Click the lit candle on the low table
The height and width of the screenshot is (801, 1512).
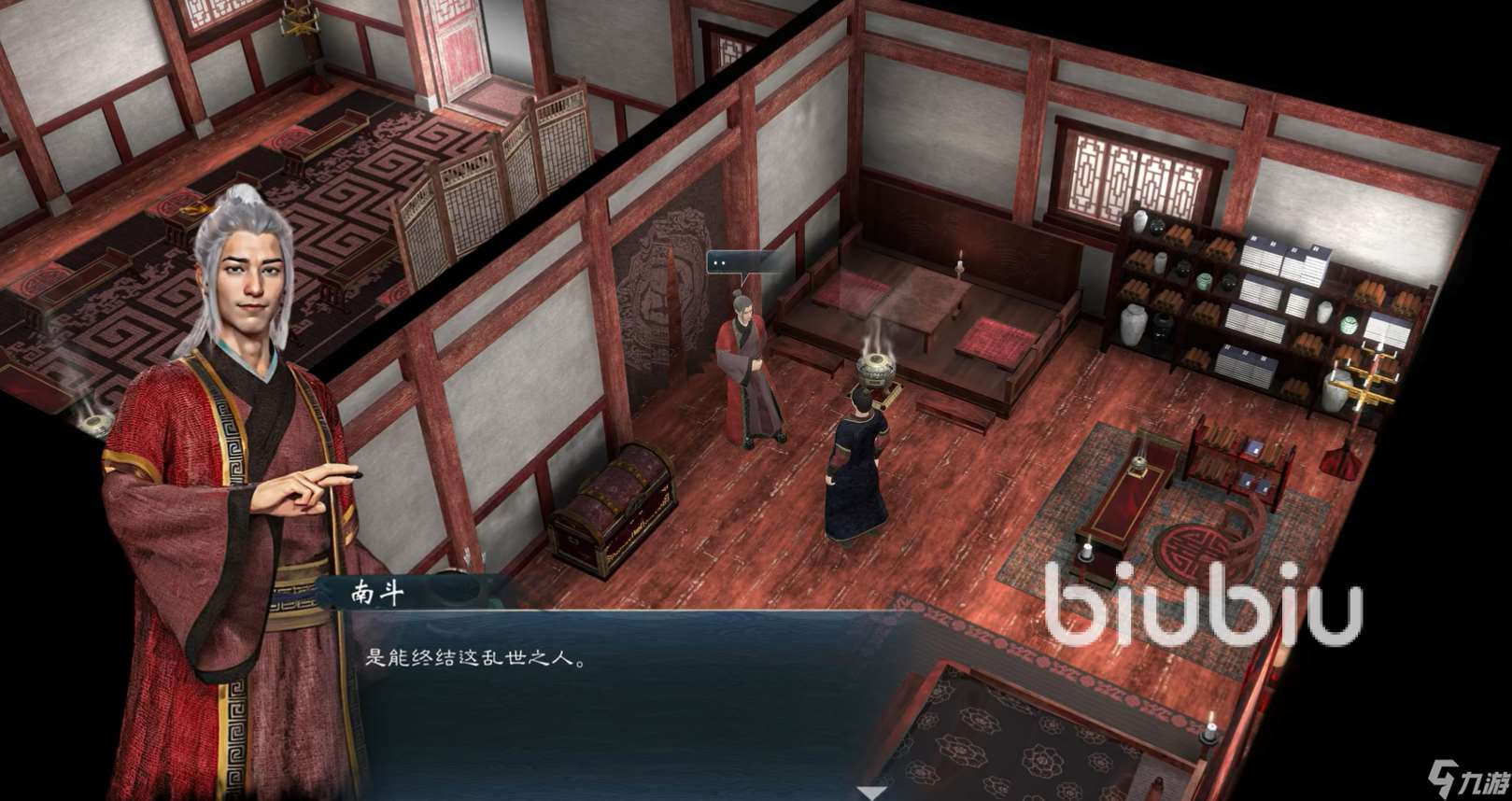pos(957,266)
